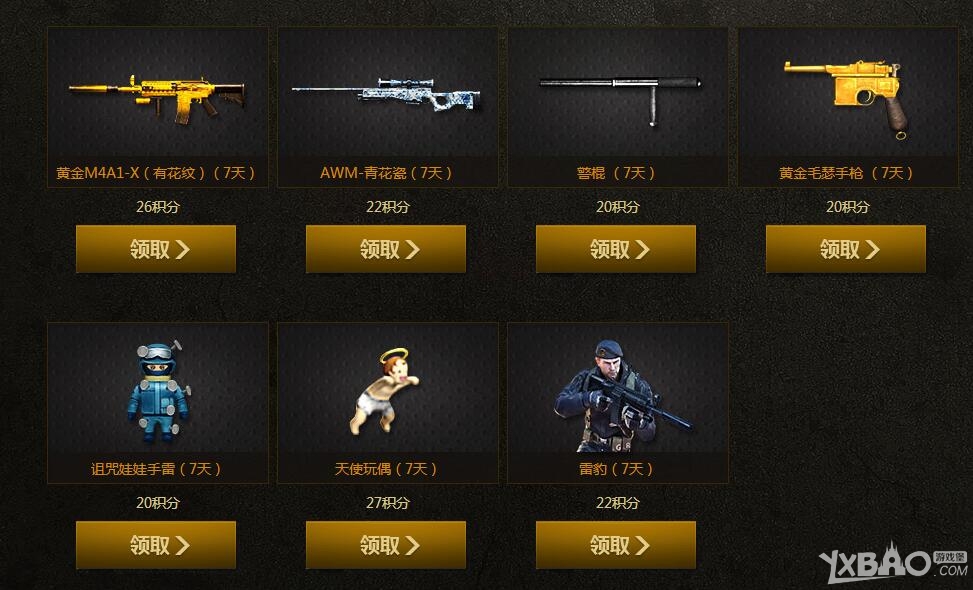Select the AWM blue porcelain sniper thumbnail
This screenshot has width=973, height=590.
click(x=388, y=94)
